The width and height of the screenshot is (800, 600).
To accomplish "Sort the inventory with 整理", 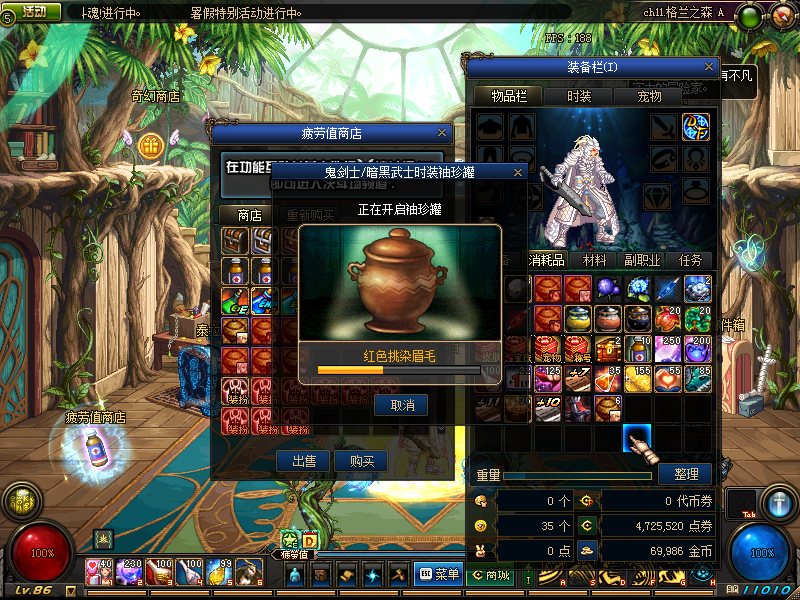I will coord(685,473).
